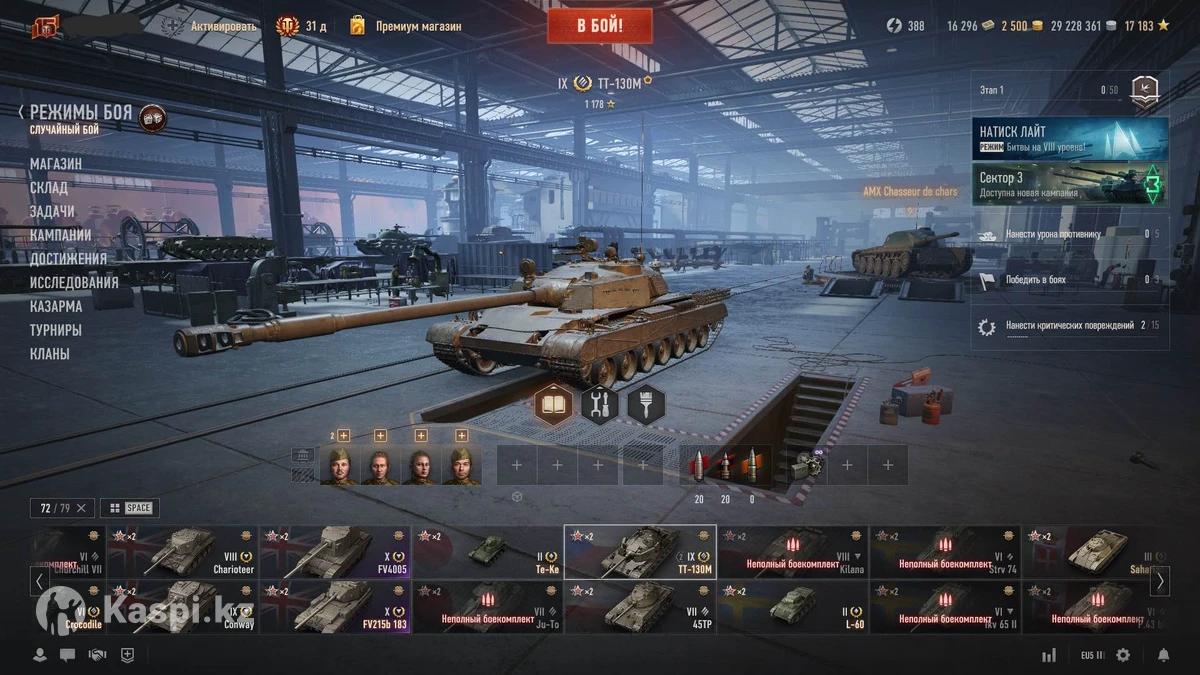Image resolution: width=1200 pixels, height=675 pixels.
Task: Show the Достижения page
Action: pos(68,259)
